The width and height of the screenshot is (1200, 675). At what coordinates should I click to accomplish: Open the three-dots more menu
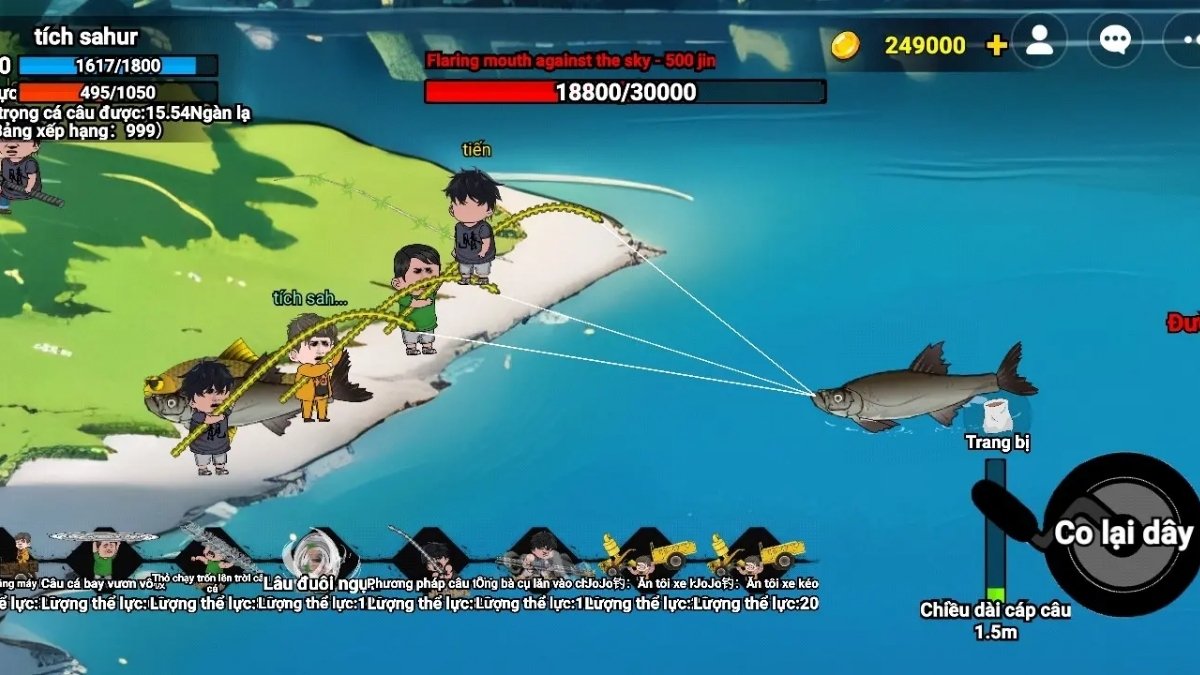[1183, 40]
